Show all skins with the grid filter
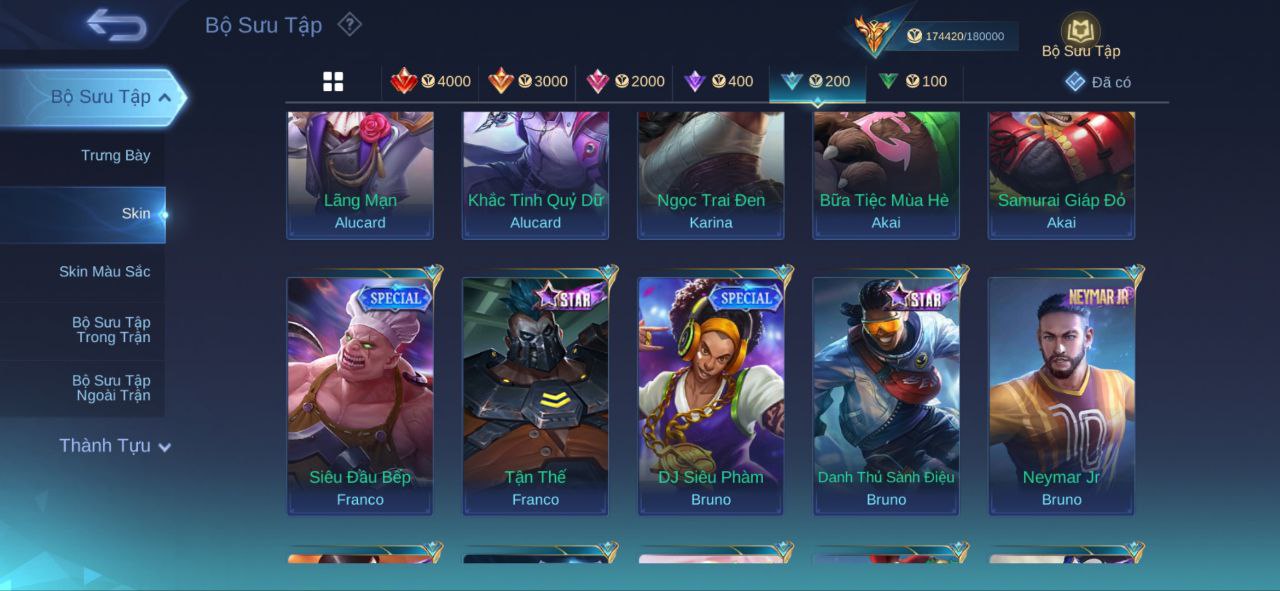Screen dimensions: 1280x591 (333, 82)
